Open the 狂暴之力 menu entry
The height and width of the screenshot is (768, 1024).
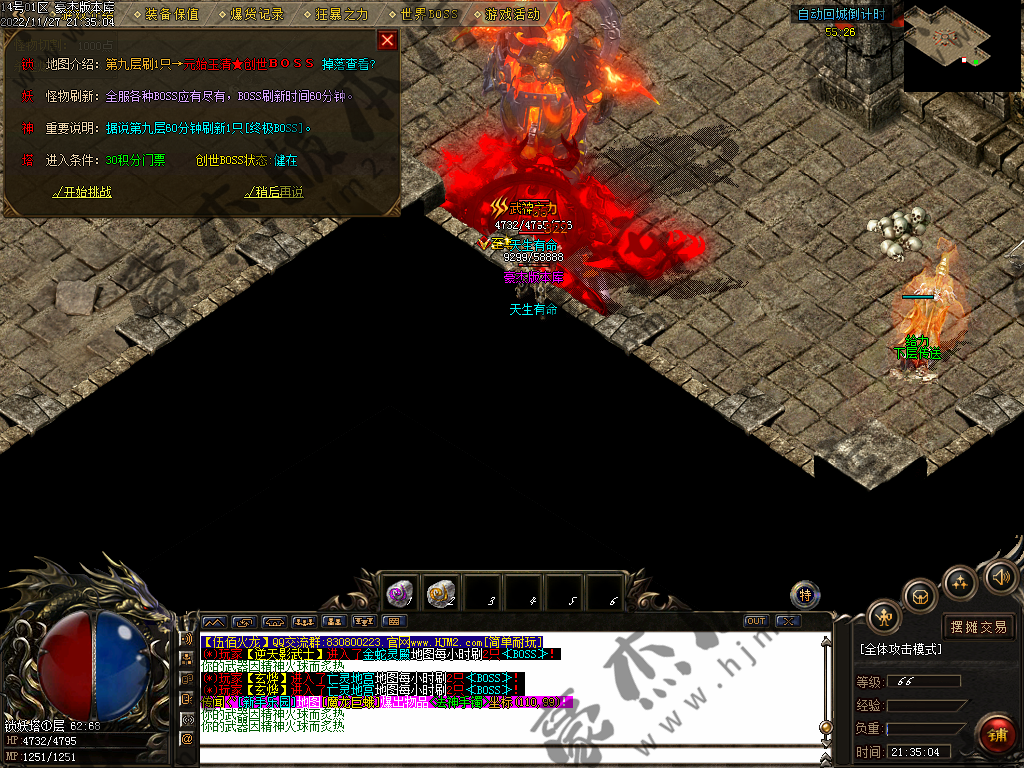coord(337,14)
